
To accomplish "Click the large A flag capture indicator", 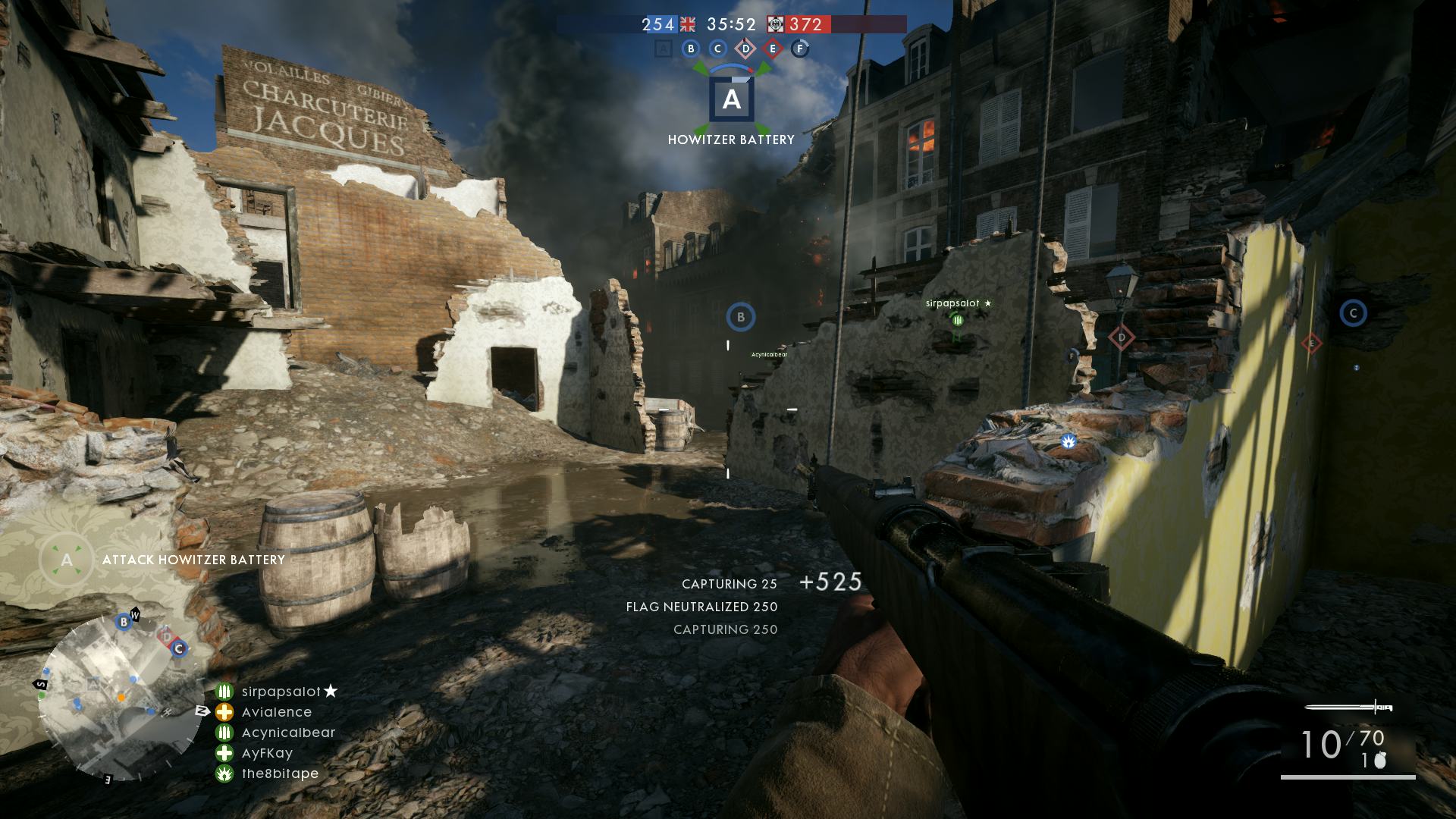I will (731, 99).
